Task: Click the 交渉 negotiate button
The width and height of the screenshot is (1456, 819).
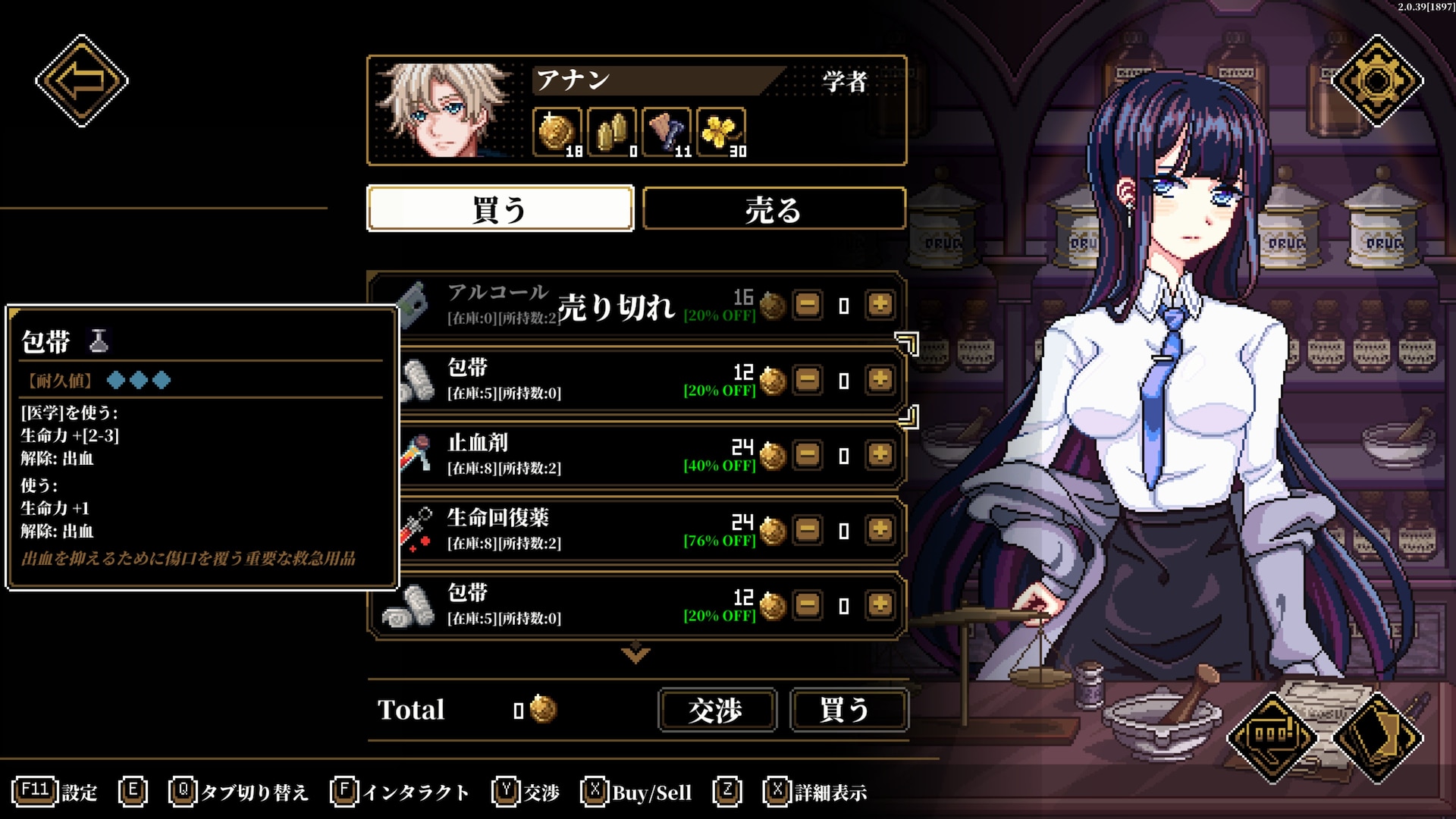Action: [717, 710]
